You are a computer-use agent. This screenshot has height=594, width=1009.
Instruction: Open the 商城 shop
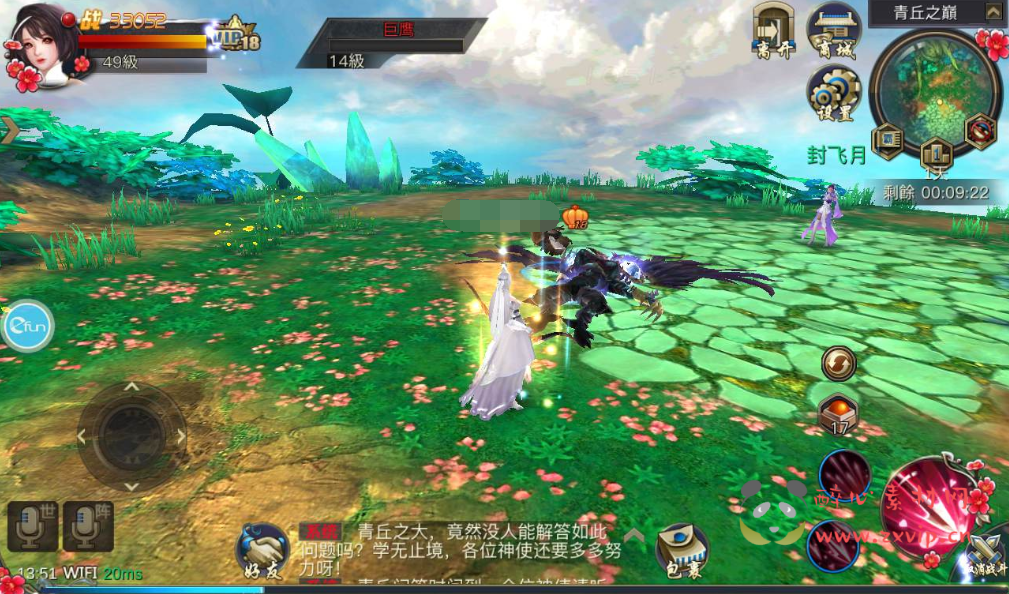(x=833, y=30)
